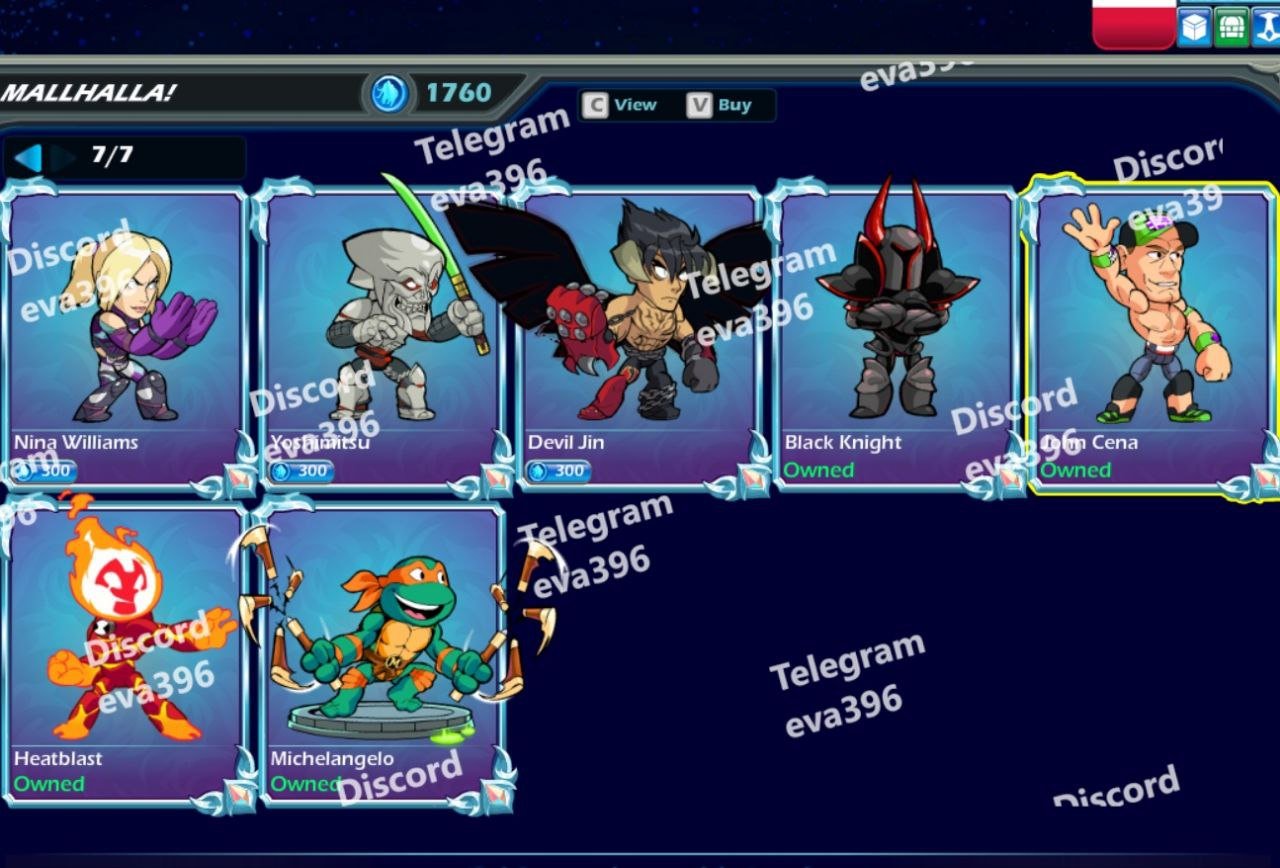Pick the Devil Jin skin card
This screenshot has height=868, width=1280.
[x=638, y=335]
